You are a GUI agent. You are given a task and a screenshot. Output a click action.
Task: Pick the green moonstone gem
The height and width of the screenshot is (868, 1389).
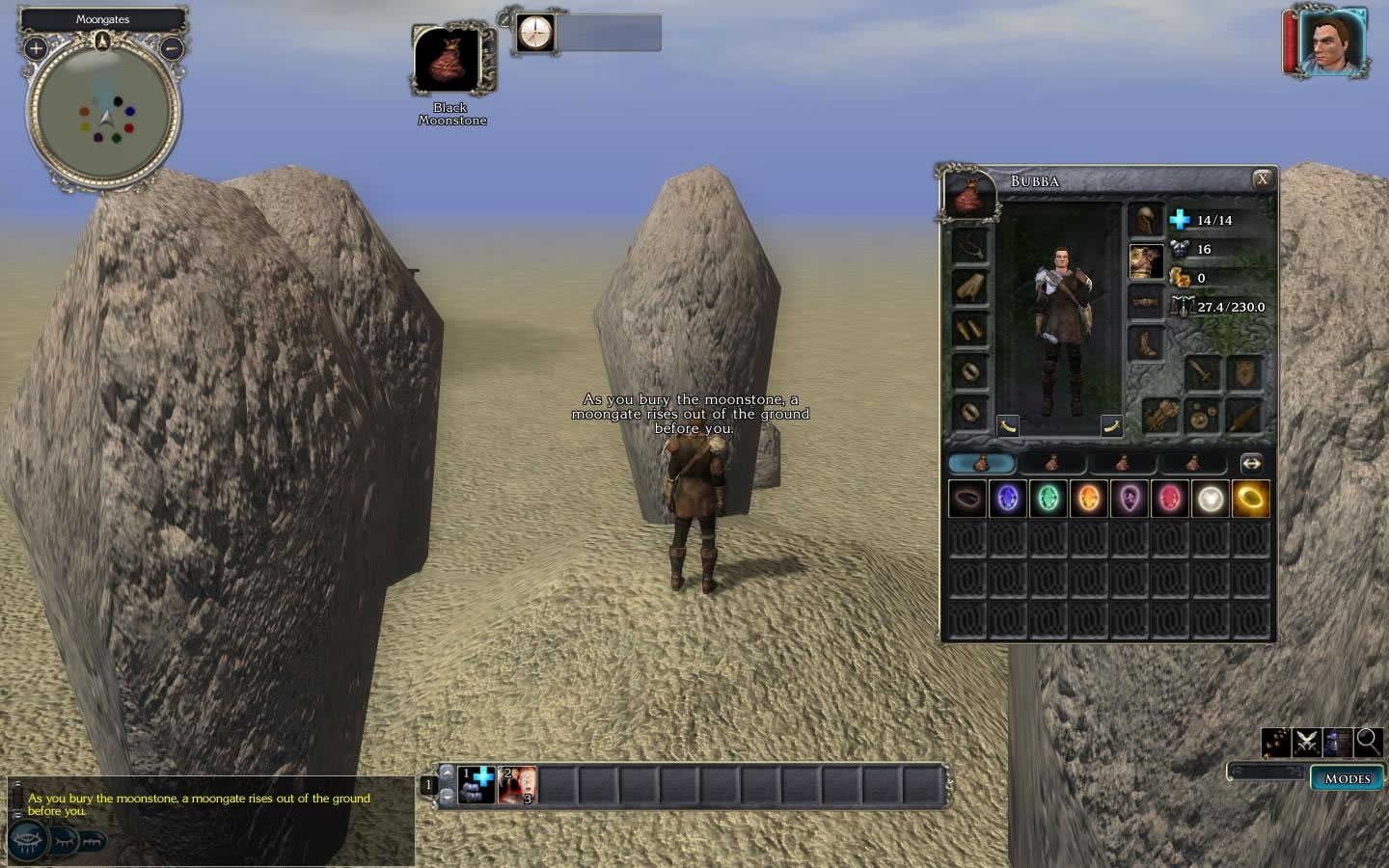click(1049, 499)
